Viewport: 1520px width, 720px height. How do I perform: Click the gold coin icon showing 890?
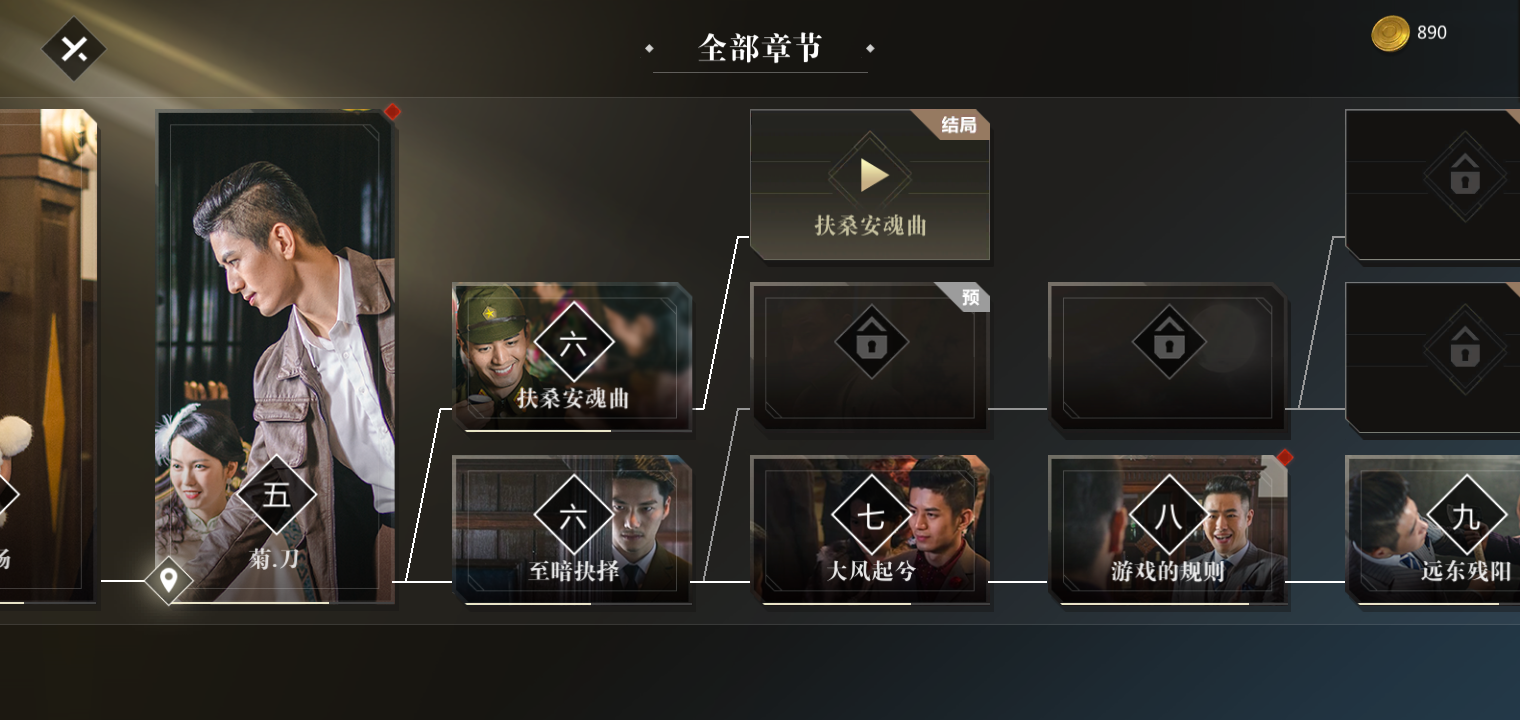[1389, 32]
